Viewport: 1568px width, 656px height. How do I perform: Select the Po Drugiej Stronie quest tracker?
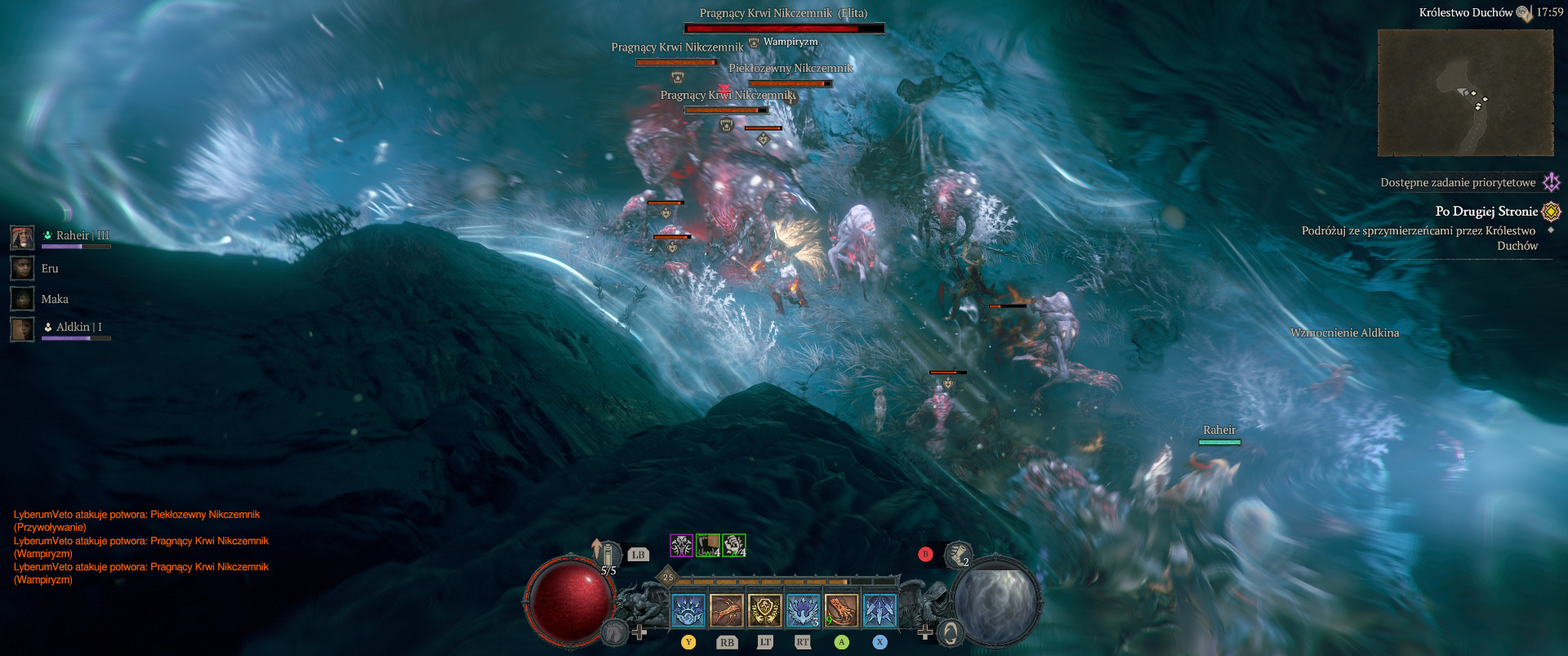[1486, 212]
